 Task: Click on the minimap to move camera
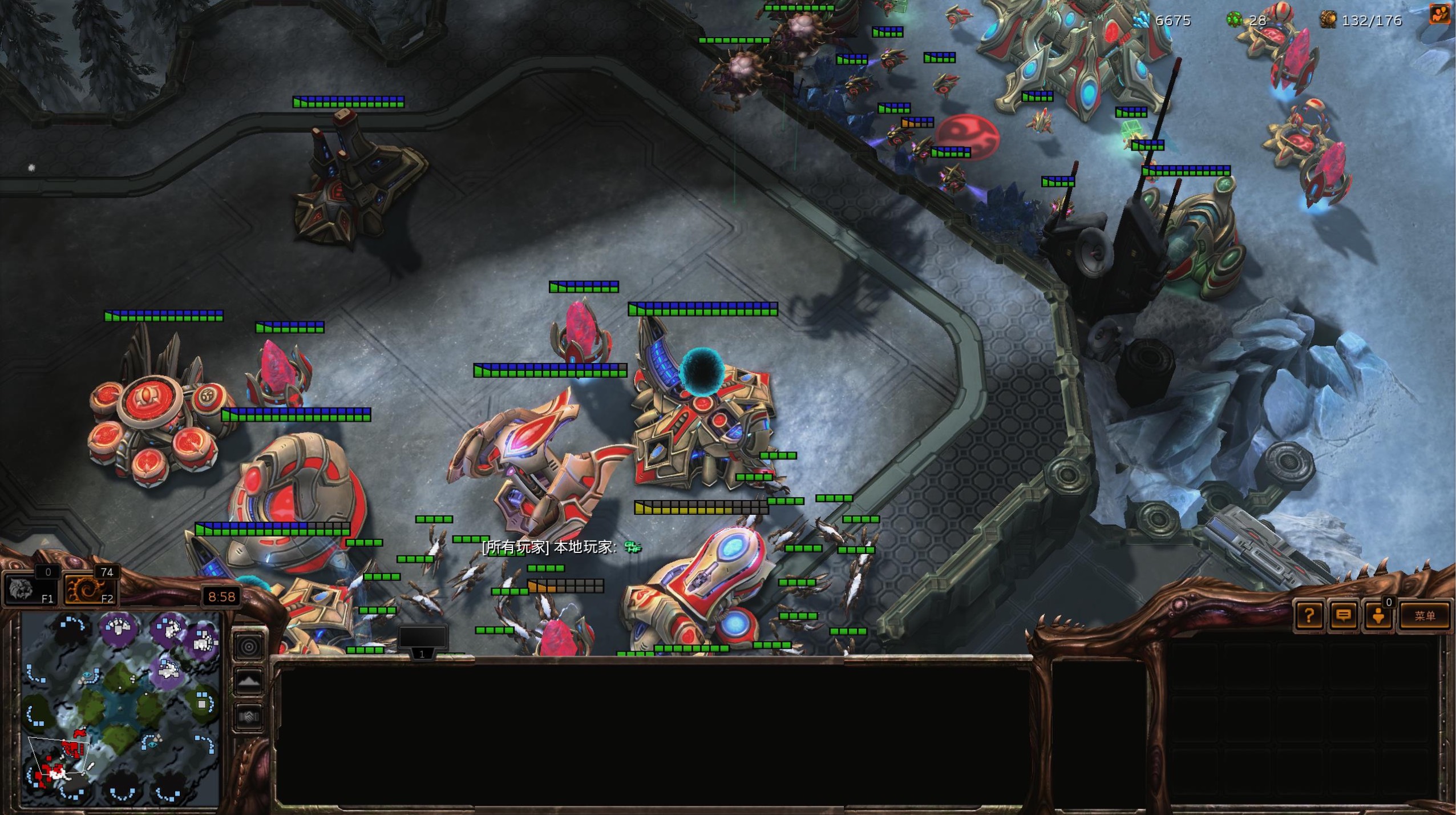(x=121, y=709)
